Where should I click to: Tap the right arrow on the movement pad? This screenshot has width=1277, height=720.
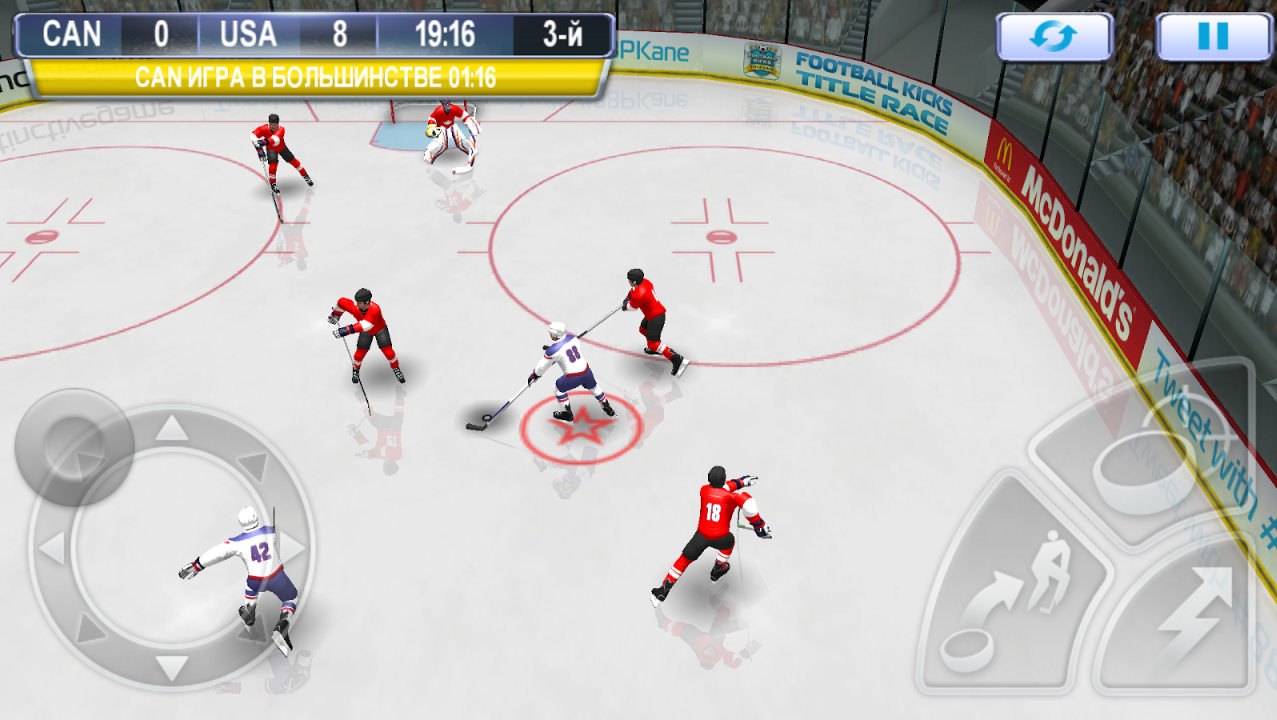pos(291,548)
